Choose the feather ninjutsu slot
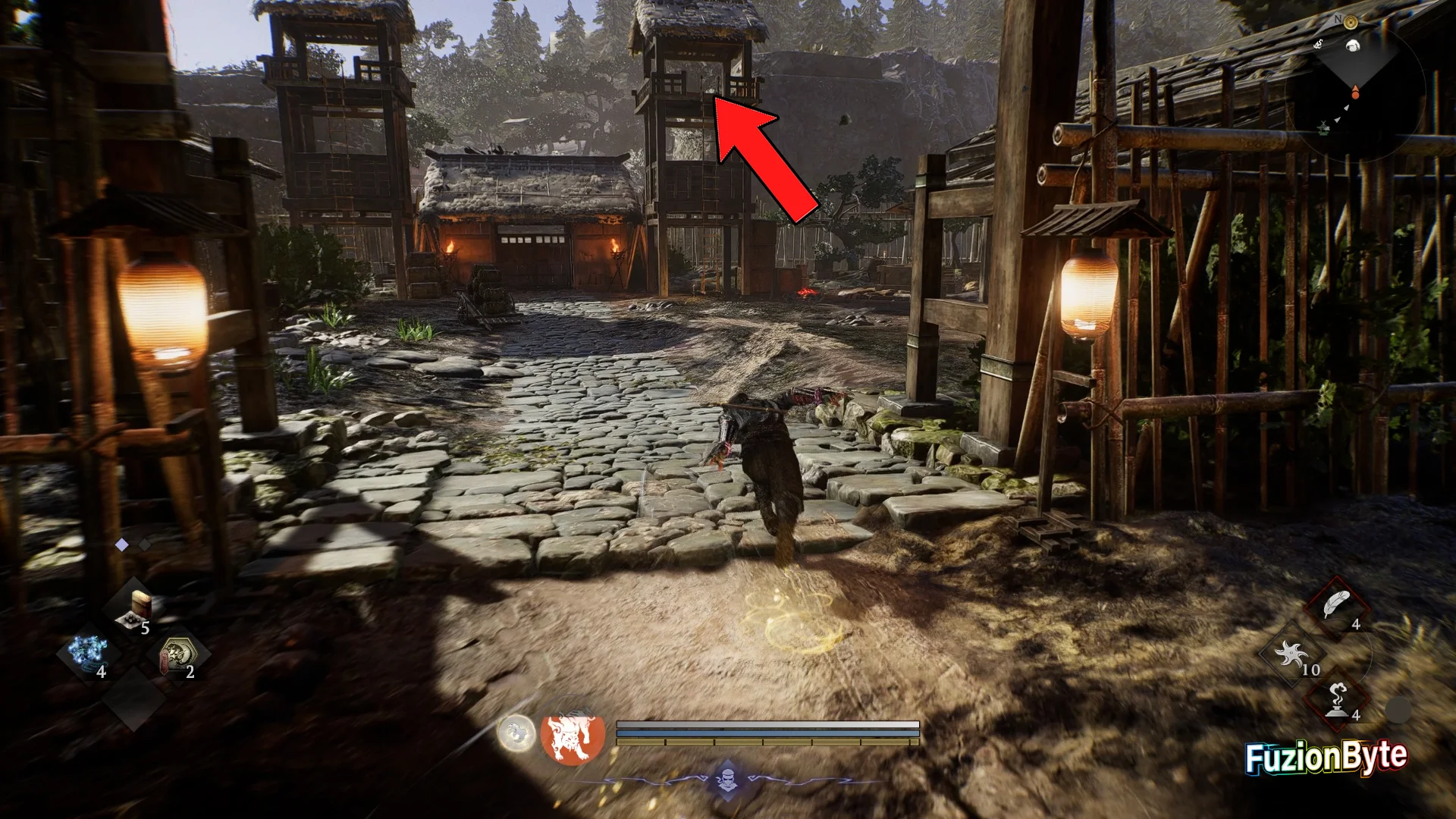Screen dimensions: 1456x819 1335,607
